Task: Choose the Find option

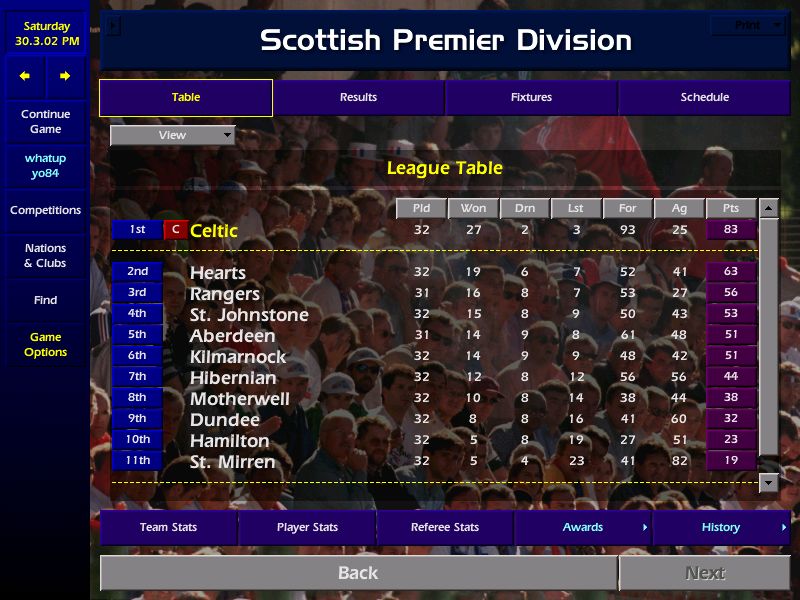Action: [45, 300]
